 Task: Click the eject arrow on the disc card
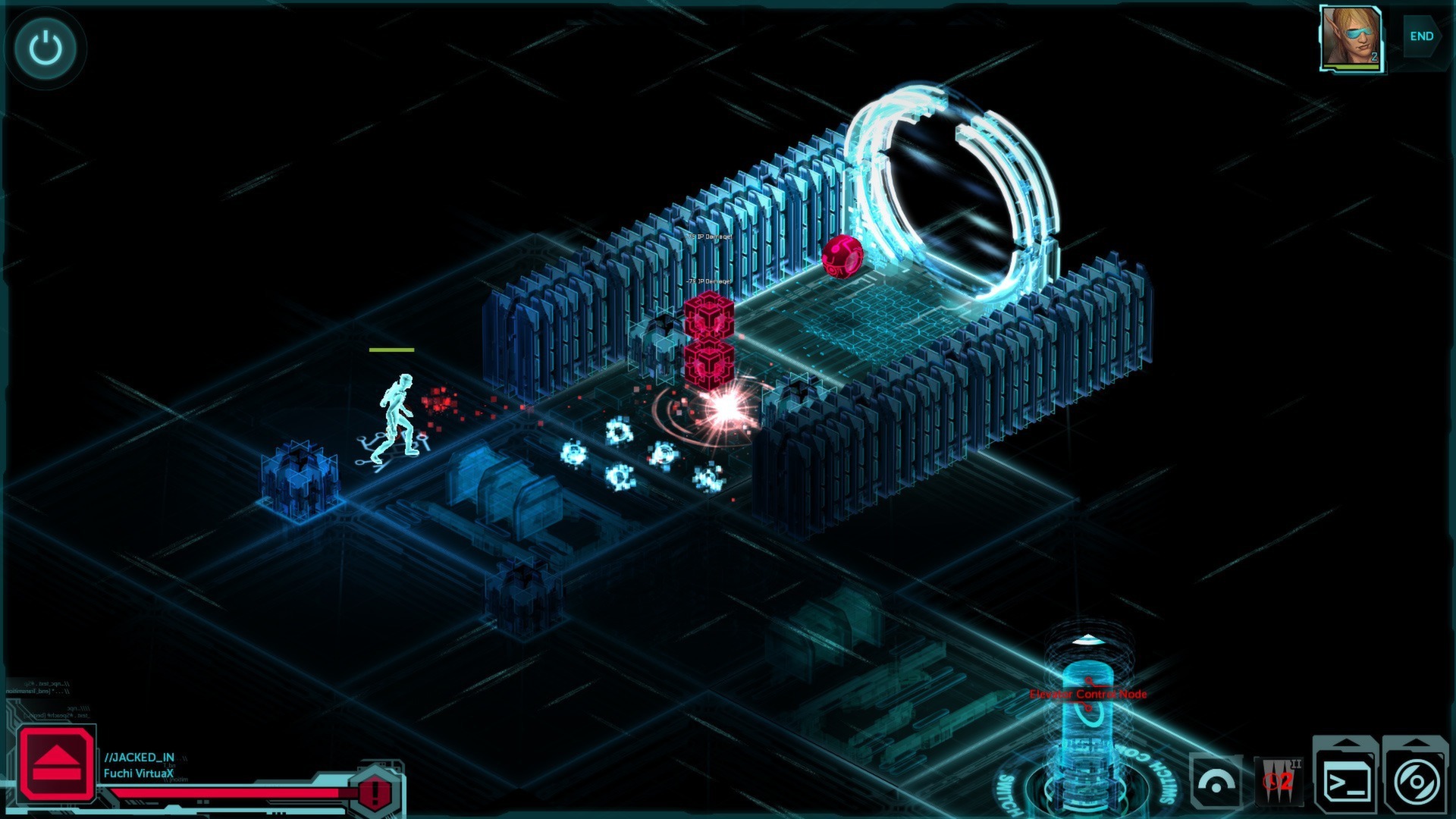(1417, 742)
